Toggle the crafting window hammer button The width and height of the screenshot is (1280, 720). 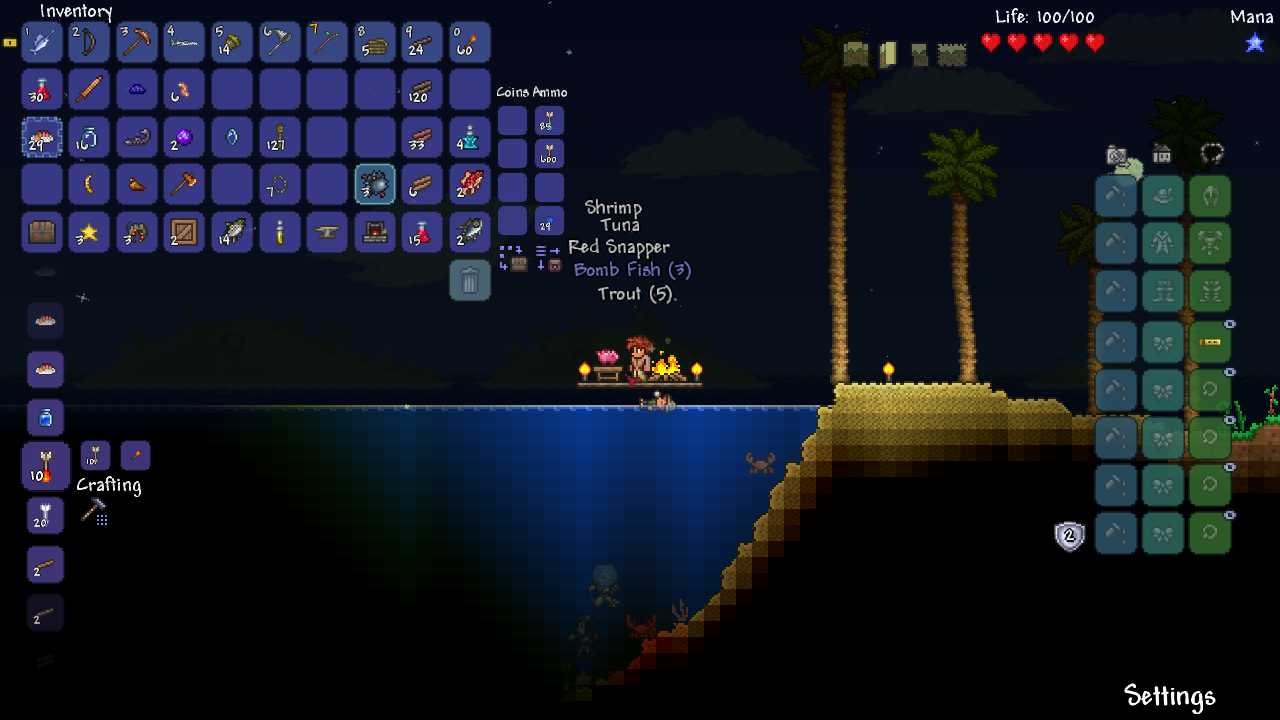(94, 511)
